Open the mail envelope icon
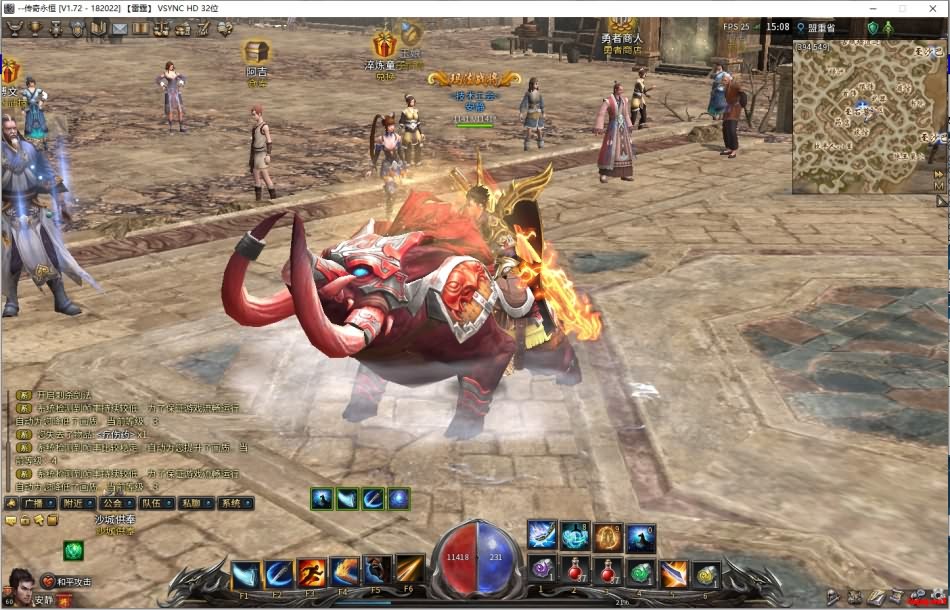The width and height of the screenshot is (950, 610). pos(119,28)
